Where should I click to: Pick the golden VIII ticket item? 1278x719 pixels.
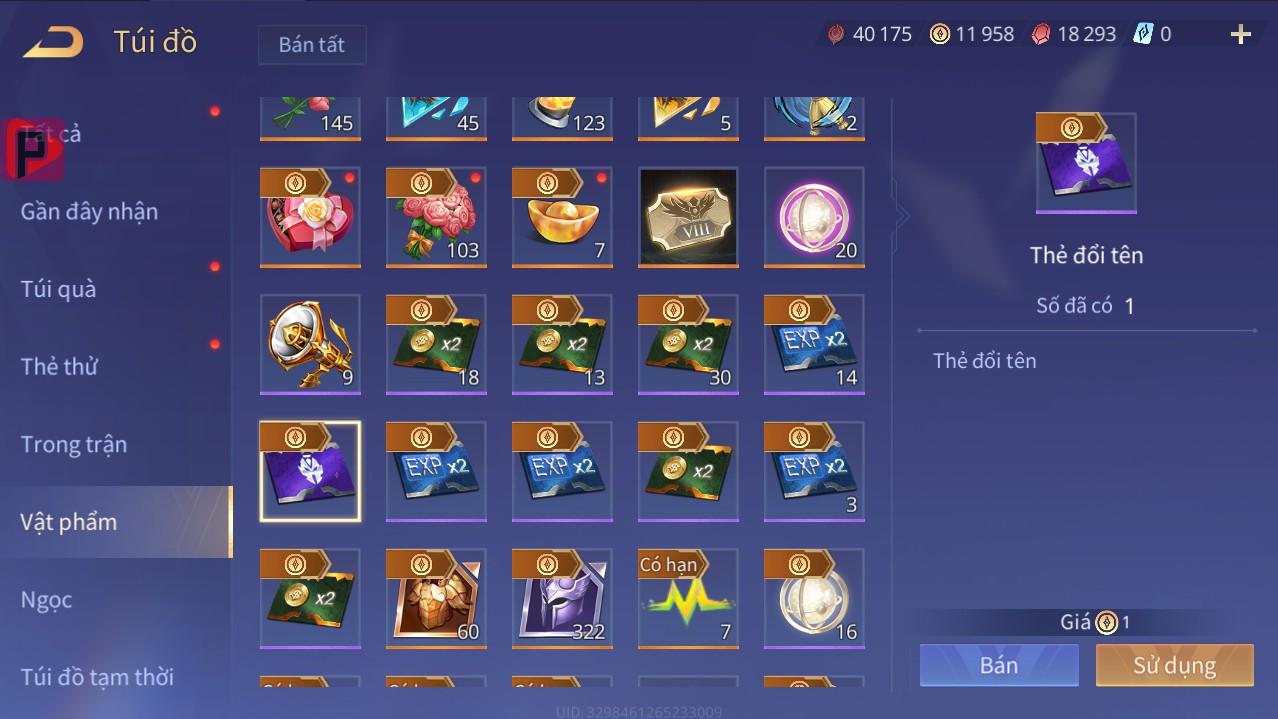tap(688, 217)
